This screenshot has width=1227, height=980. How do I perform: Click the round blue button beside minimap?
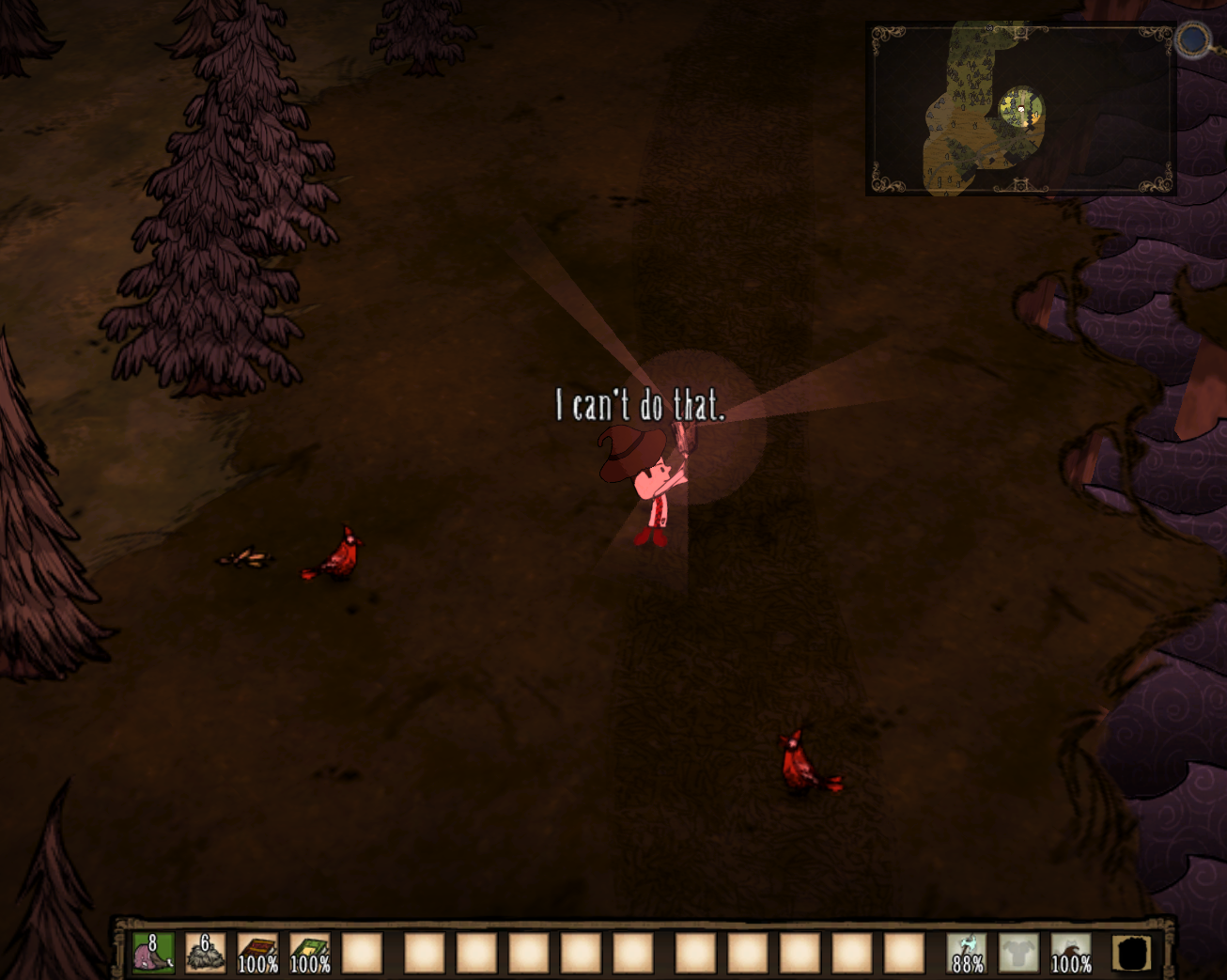(1194, 40)
